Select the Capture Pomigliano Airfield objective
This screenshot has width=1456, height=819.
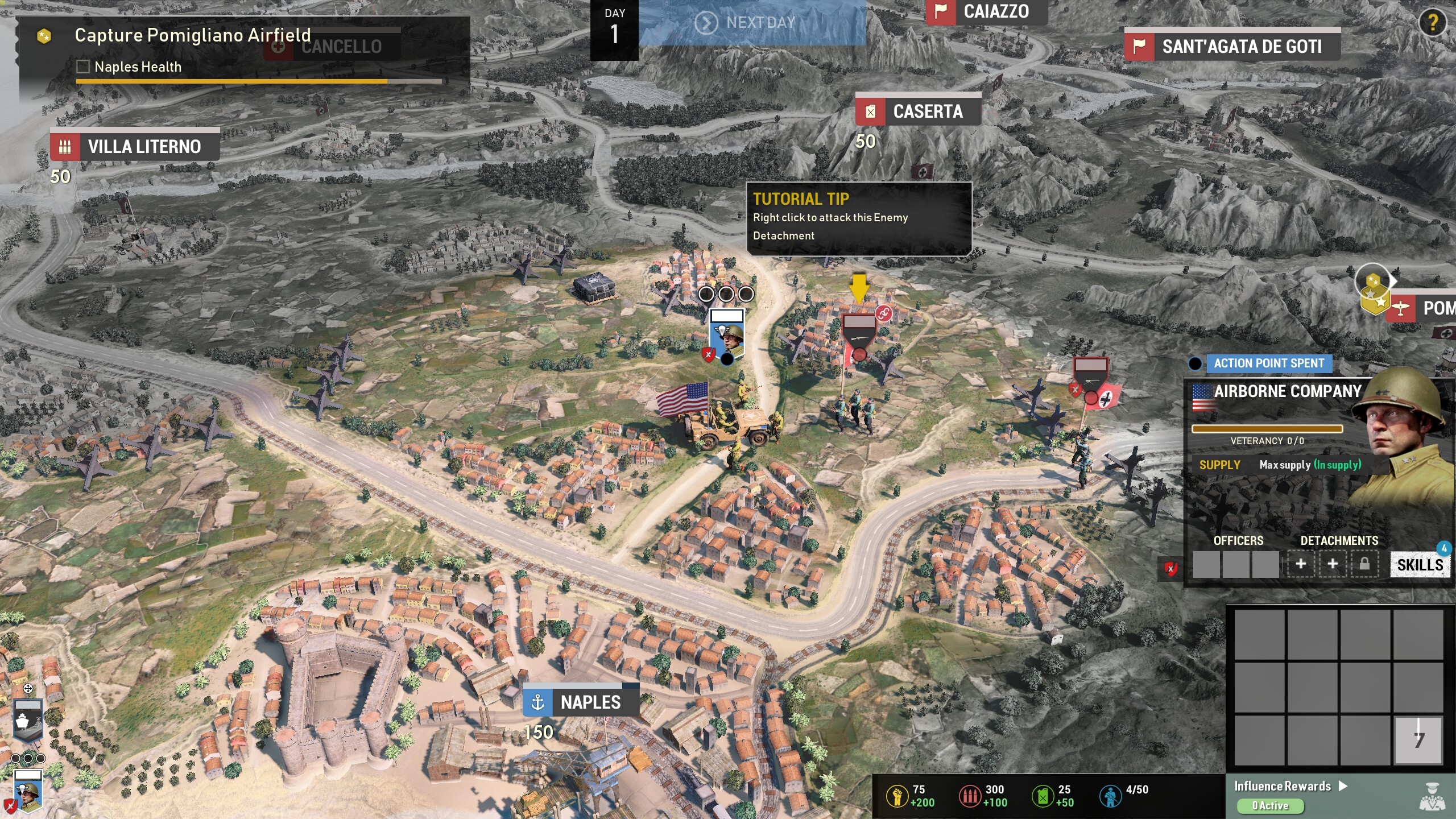click(192, 35)
